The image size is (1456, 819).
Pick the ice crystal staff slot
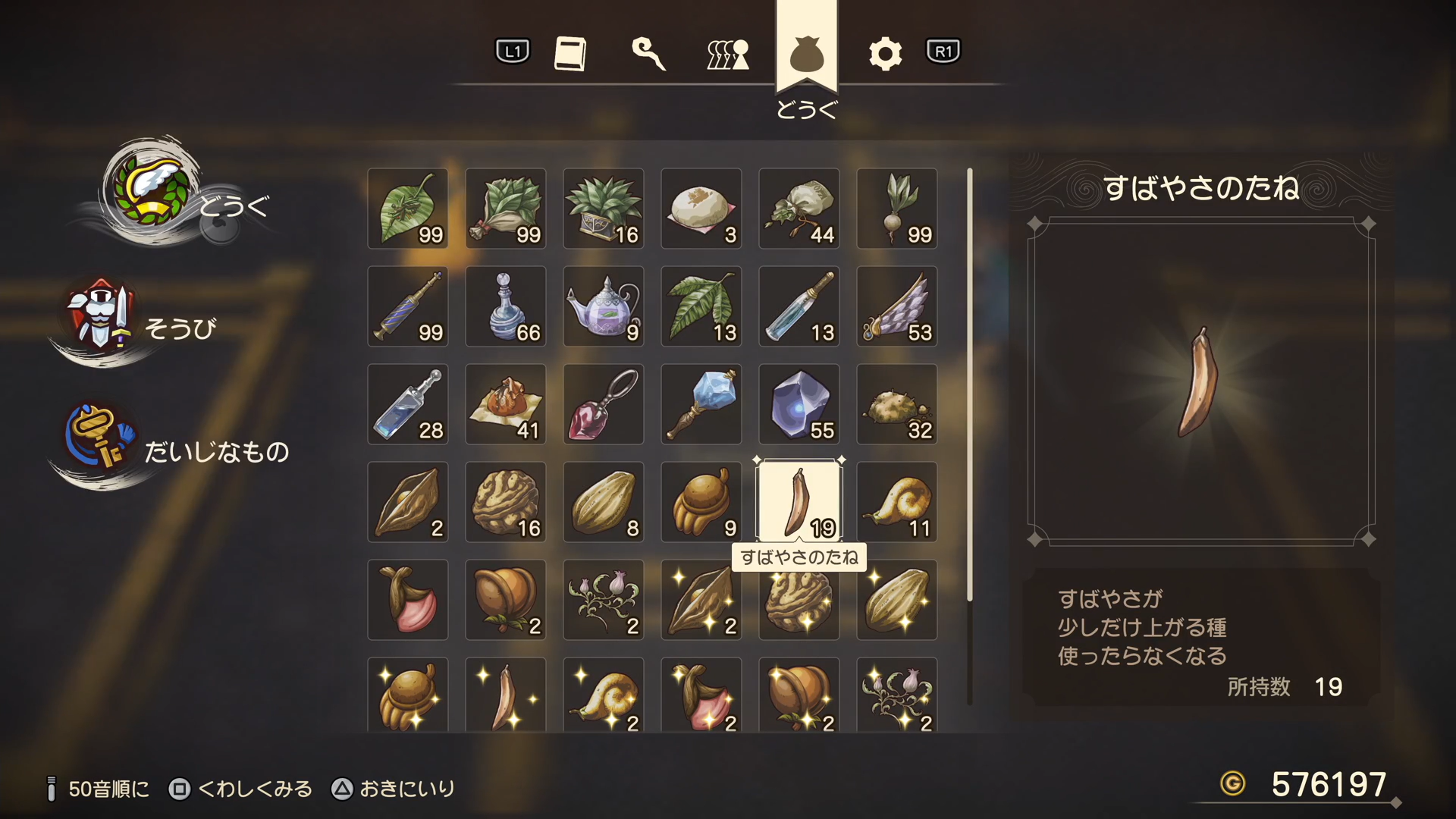pyautogui.click(x=701, y=404)
